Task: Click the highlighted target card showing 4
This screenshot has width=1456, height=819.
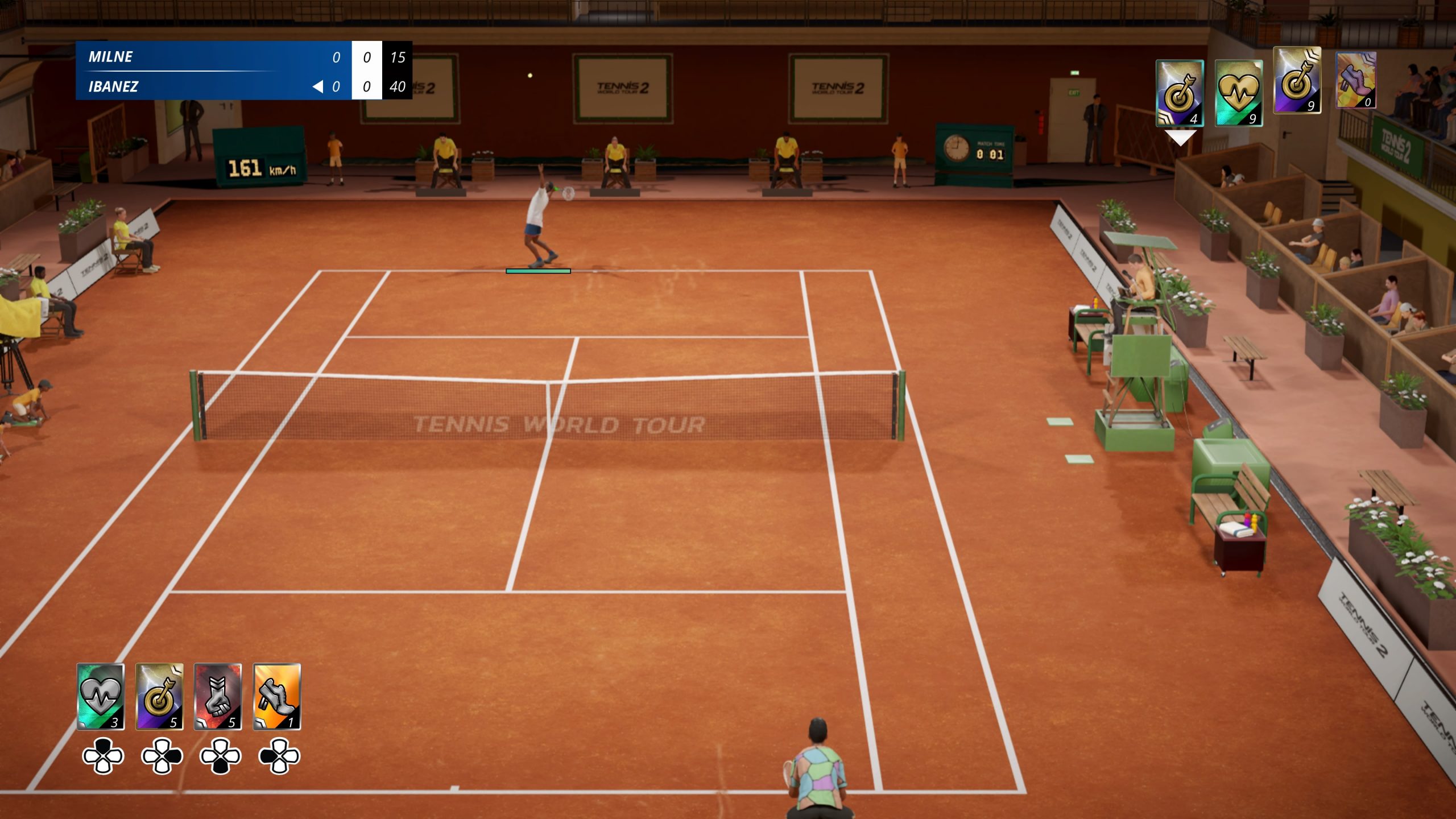Action: click(x=1180, y=93)
